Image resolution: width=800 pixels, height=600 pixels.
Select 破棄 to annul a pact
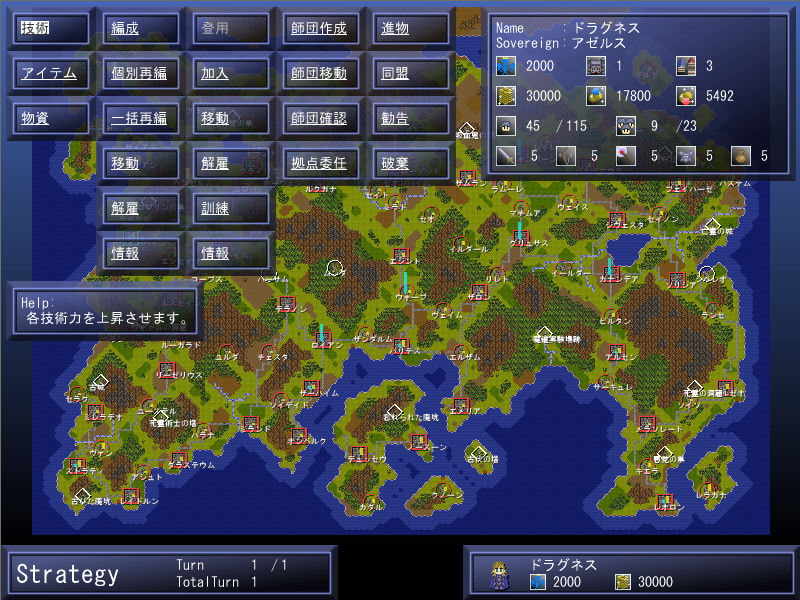point(411,163)
